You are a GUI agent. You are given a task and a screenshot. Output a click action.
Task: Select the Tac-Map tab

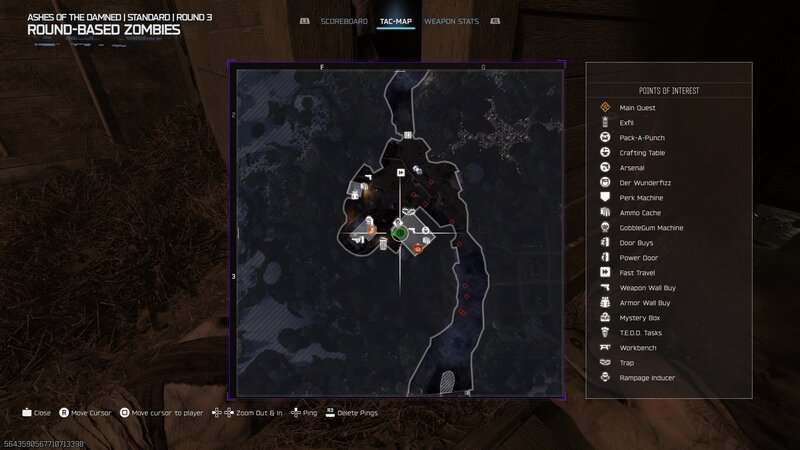tap(397, 20)
